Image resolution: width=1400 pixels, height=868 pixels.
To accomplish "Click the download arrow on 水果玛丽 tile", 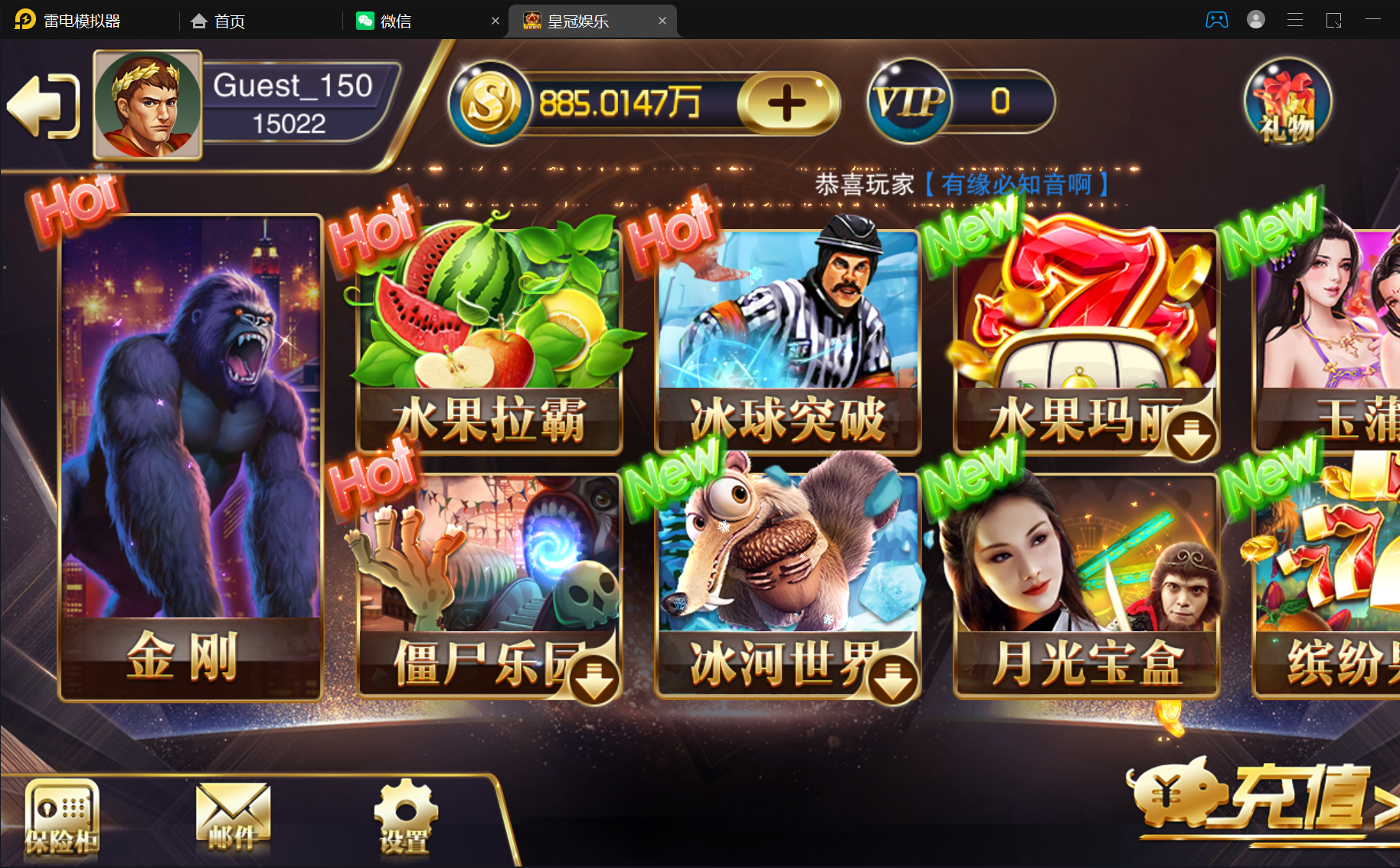I will 1192,434.
